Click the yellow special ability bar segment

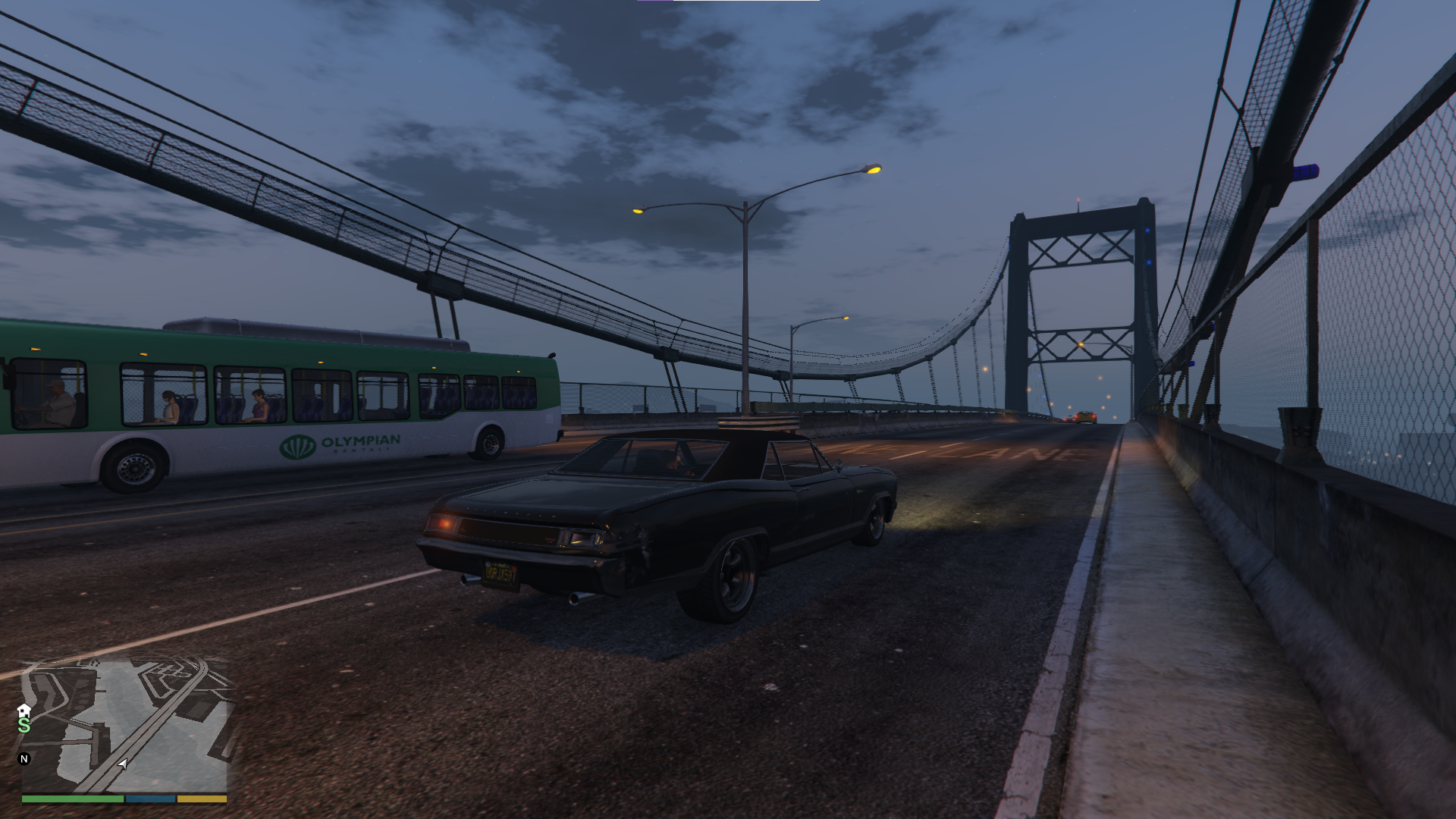point(201,799)
